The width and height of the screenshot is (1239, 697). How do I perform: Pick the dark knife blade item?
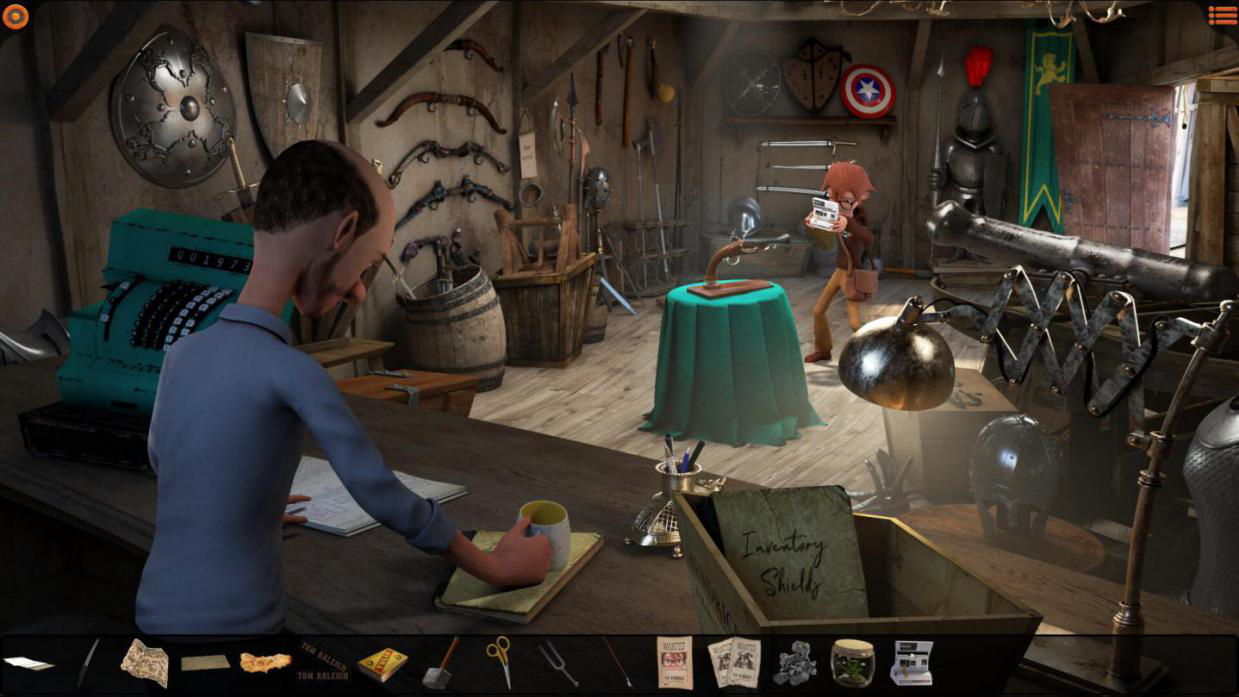click(x=88, y=662)
